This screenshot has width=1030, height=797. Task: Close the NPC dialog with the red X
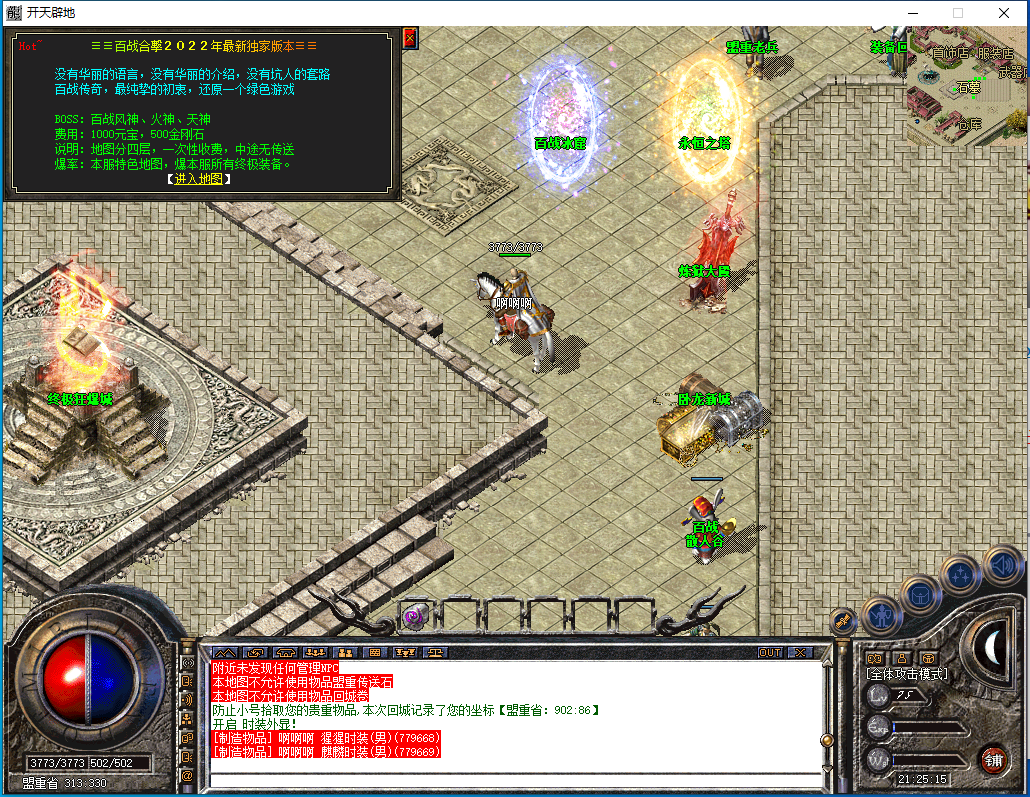pyautogui.click(x=409, y=38)
